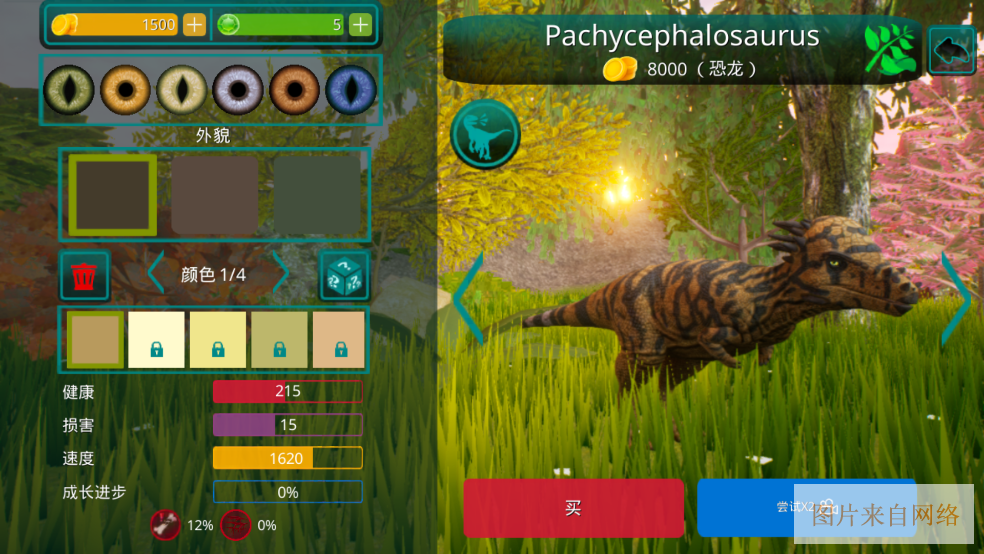The image size is (984, 554).
Task: Select the brown-orange slit-free eye option
Action: coord(294,90)
